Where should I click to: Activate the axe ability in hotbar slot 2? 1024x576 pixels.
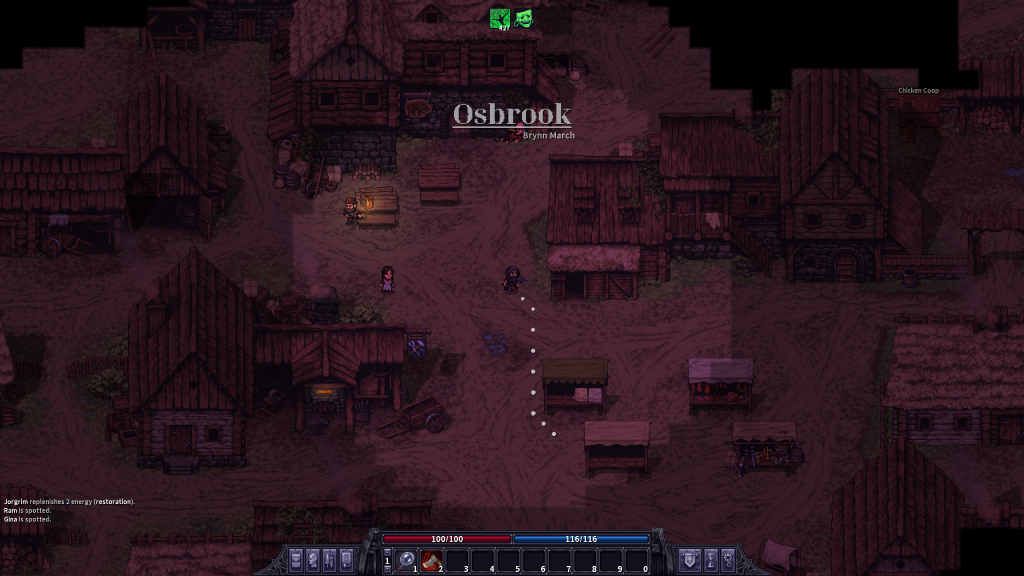432,561
